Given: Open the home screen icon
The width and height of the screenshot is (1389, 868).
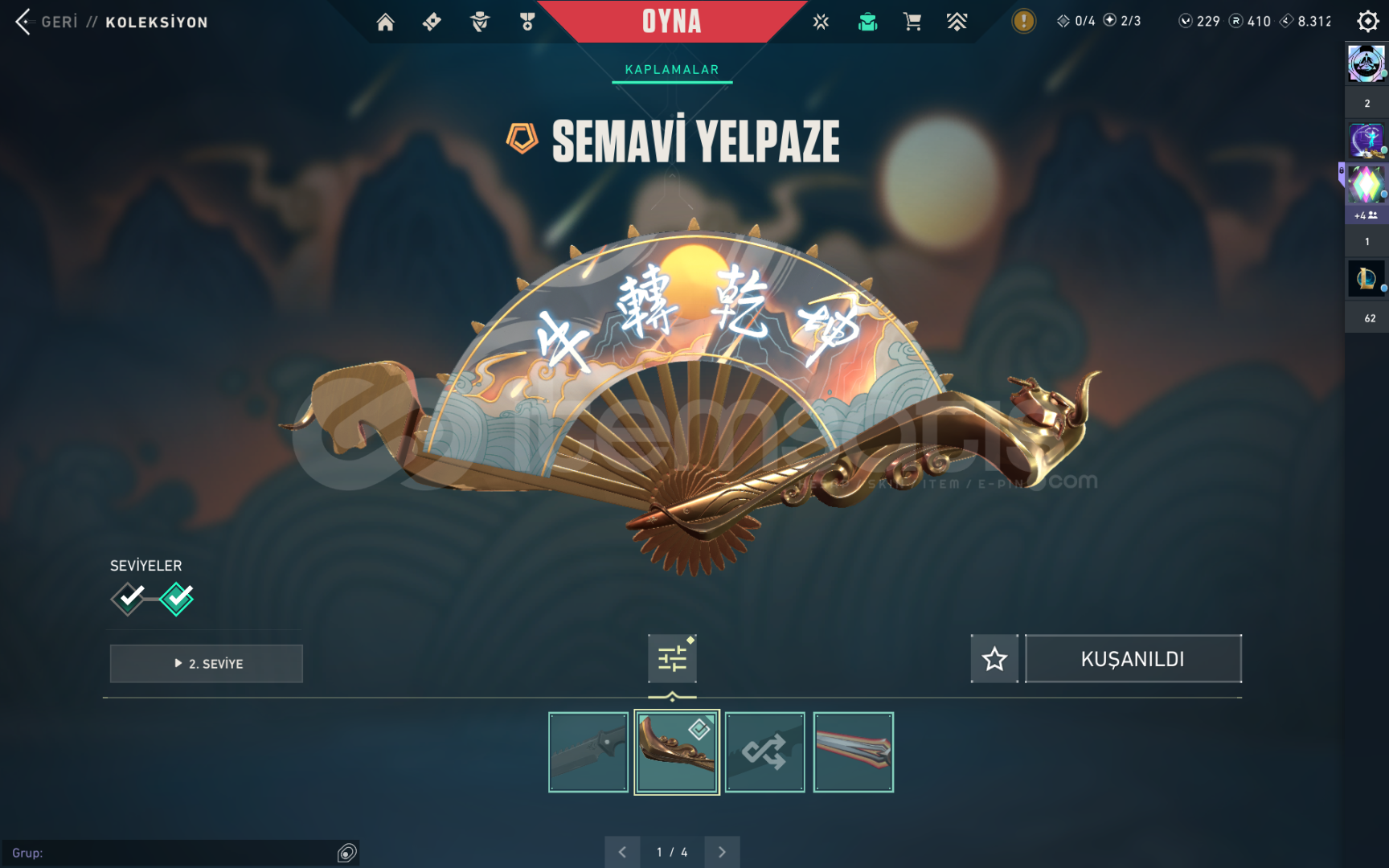Looking at the screenshot, I should click(x=386, y=22).
